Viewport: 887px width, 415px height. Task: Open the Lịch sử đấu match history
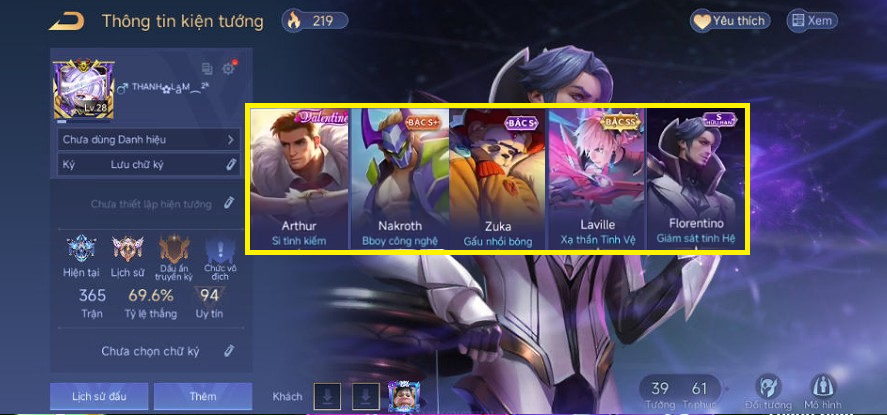pyautogui.click(x=99, y=396)
